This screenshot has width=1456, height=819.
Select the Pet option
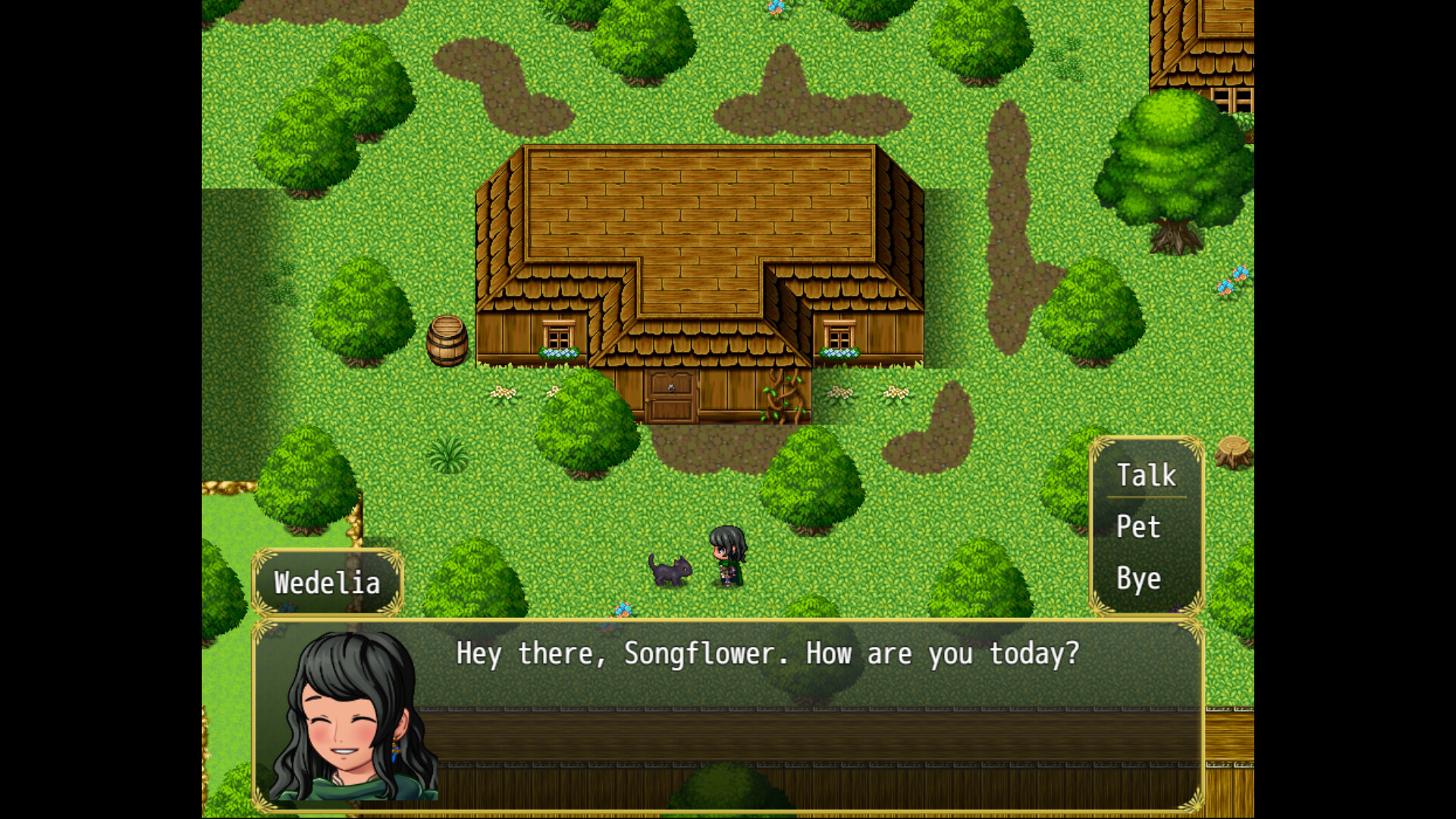[x=1137, y=527]
